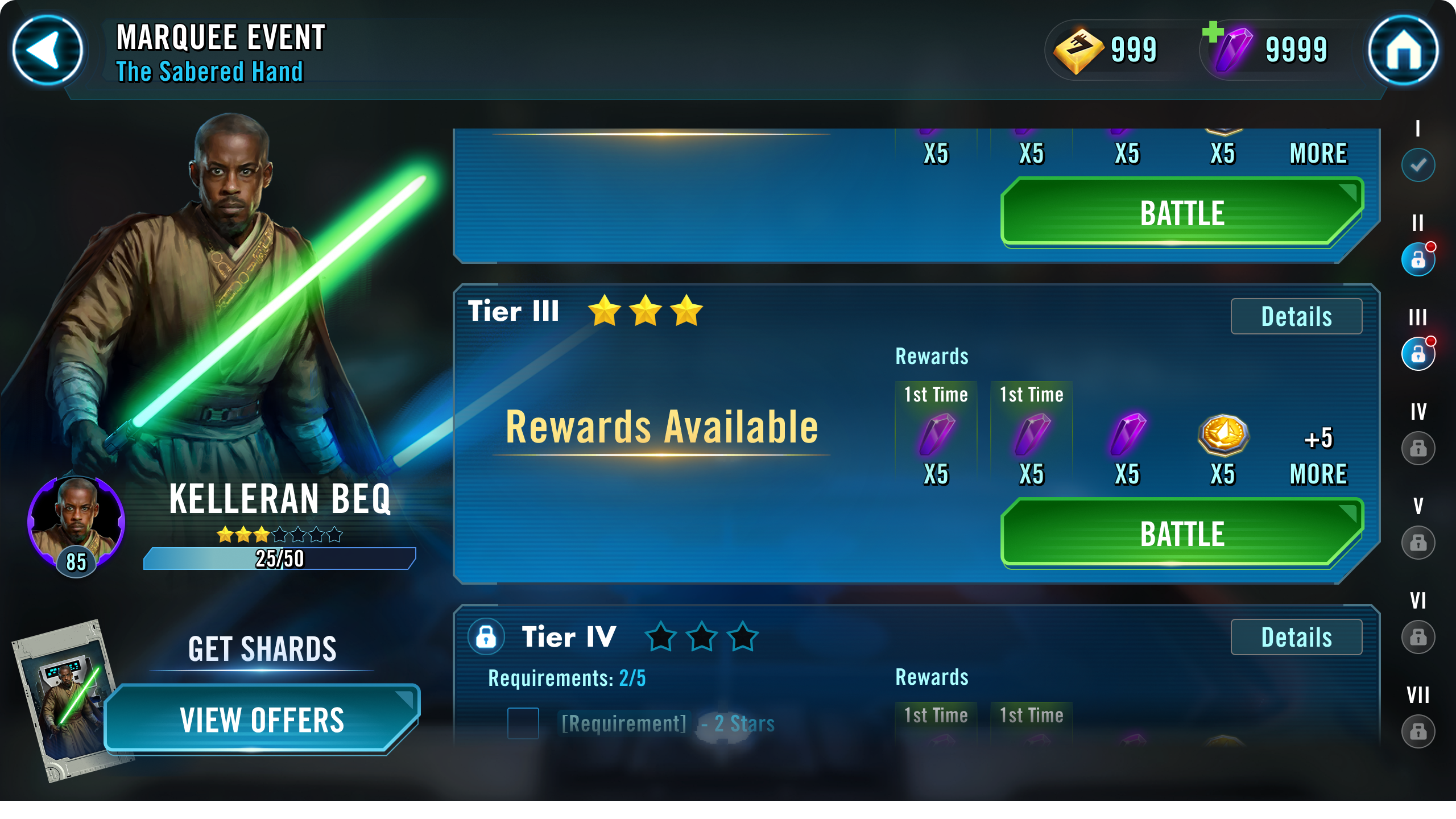Image resolution: width=1456 pixels, height=819 pixels.
Task: Add more purple crystals
Action: pos(1213,32)
